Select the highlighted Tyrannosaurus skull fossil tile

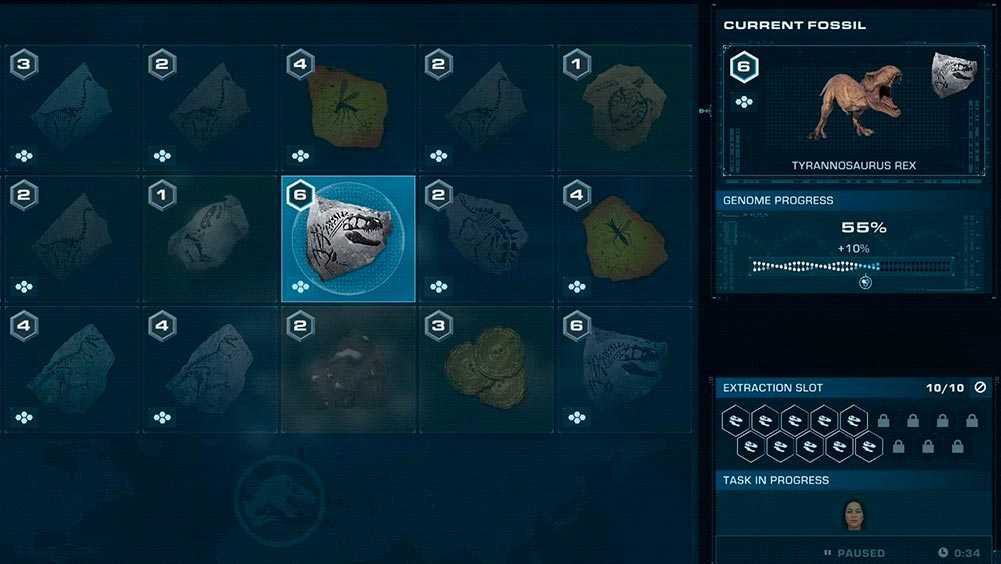pyautogui.click(x=347, y=239)
